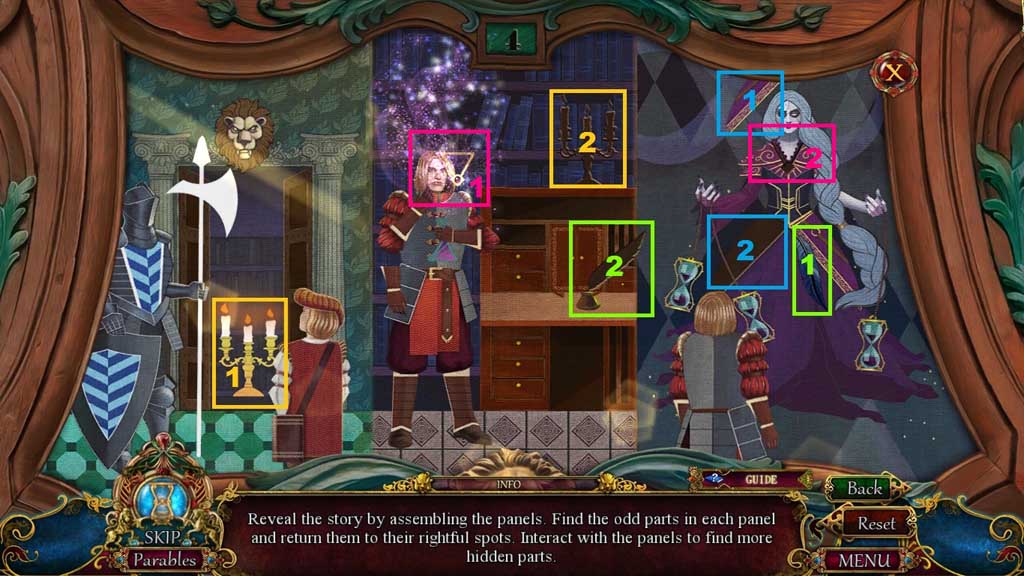Reset the panel puzzle

point(876,523)
